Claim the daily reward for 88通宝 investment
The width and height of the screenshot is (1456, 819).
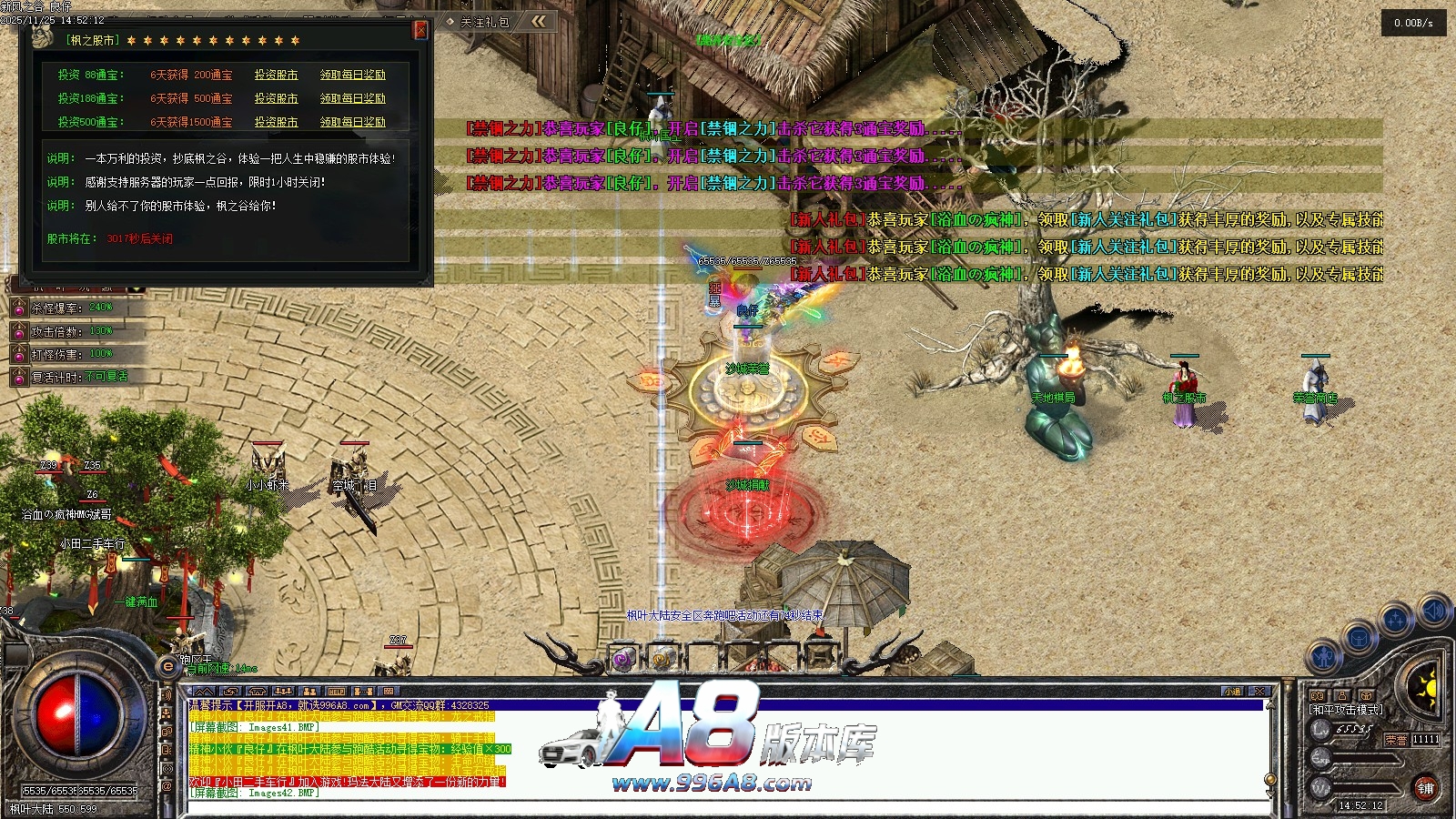click(x=352, y=75)
